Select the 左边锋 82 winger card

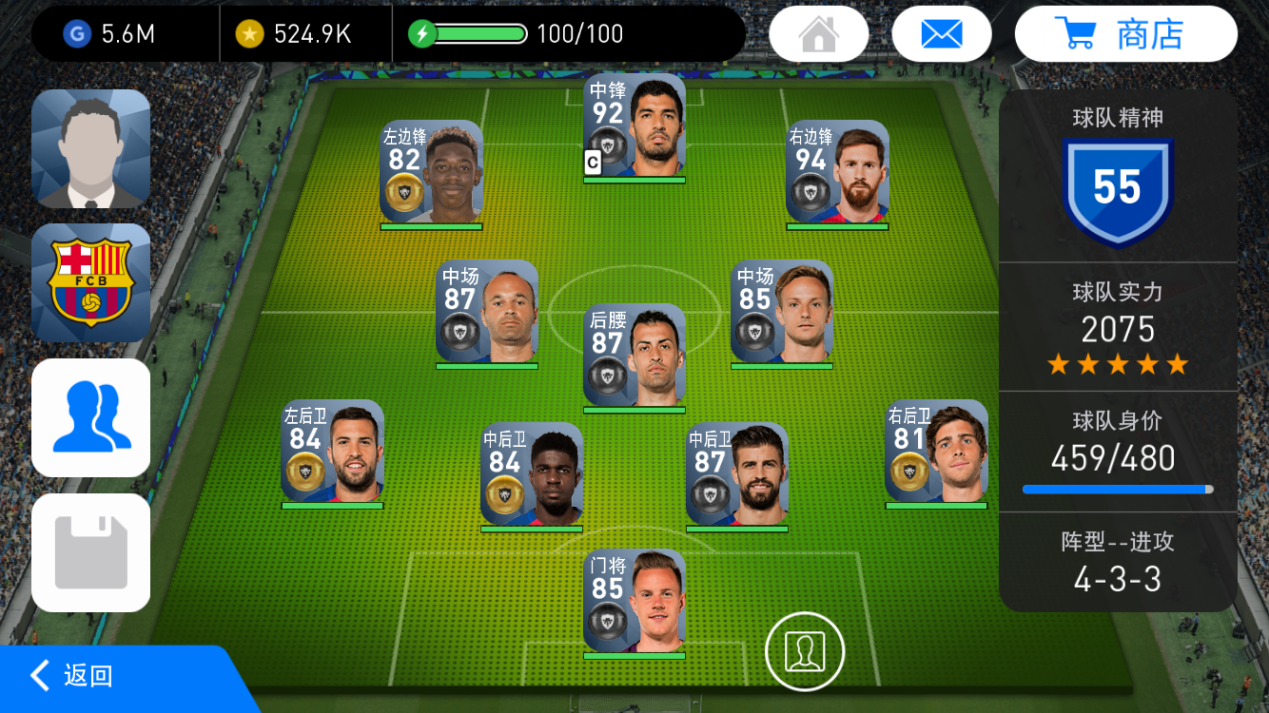pos(431,173)
